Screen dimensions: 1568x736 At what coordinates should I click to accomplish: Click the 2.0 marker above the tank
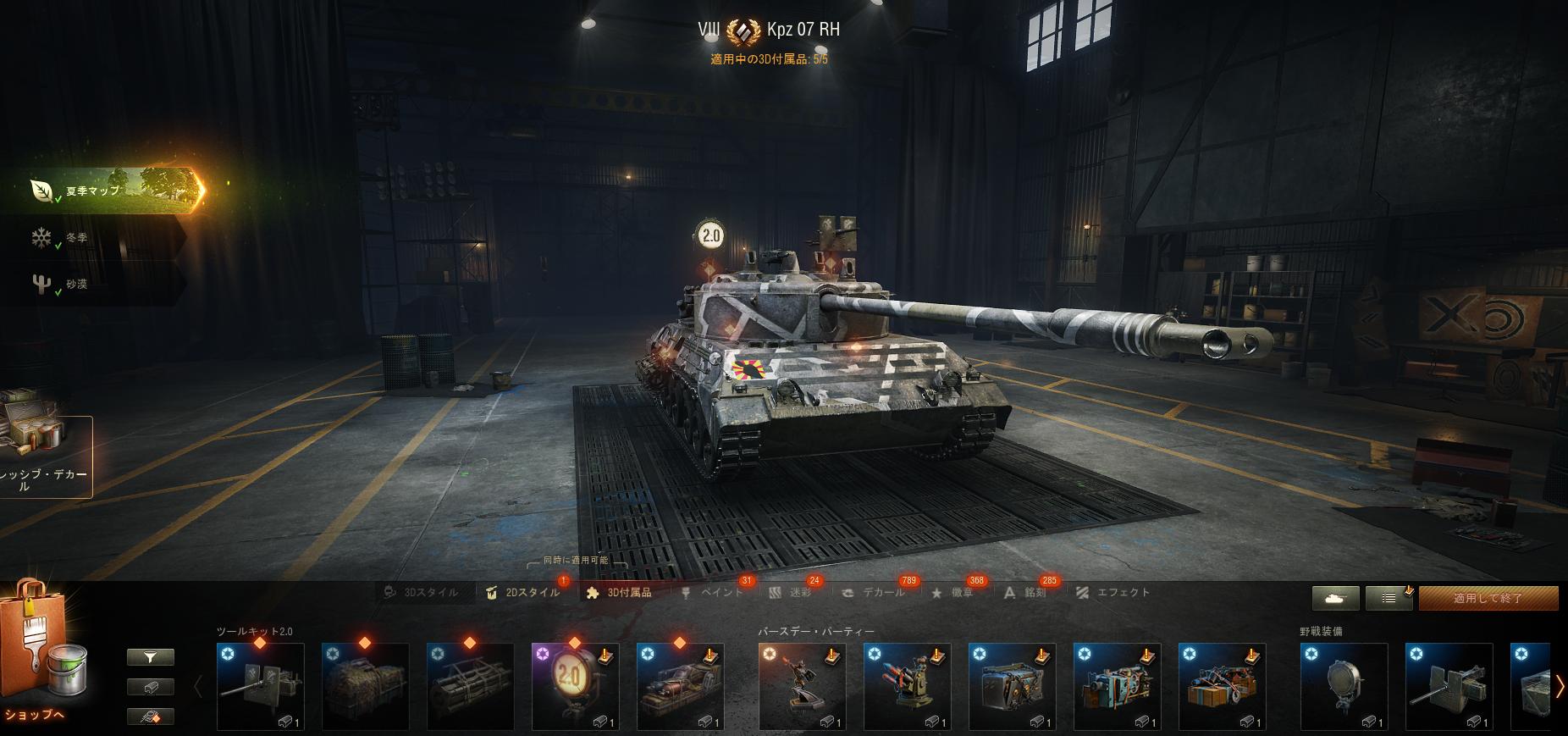pos(711,235)
